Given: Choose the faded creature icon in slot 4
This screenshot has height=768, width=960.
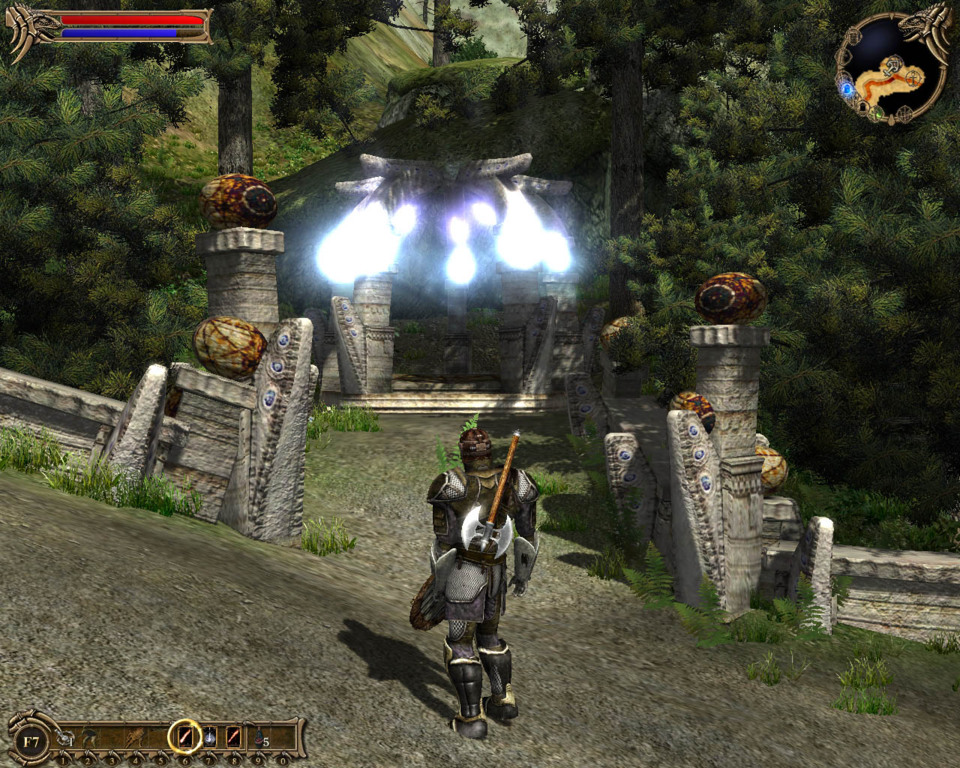Looking at the screenshot, I should tap(136, 738).
